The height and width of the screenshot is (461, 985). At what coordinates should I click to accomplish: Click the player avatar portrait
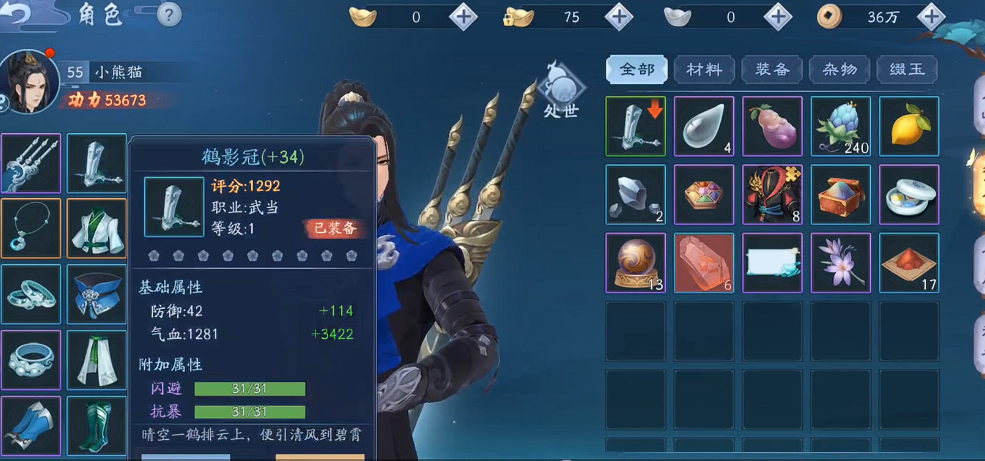[30, 80]
